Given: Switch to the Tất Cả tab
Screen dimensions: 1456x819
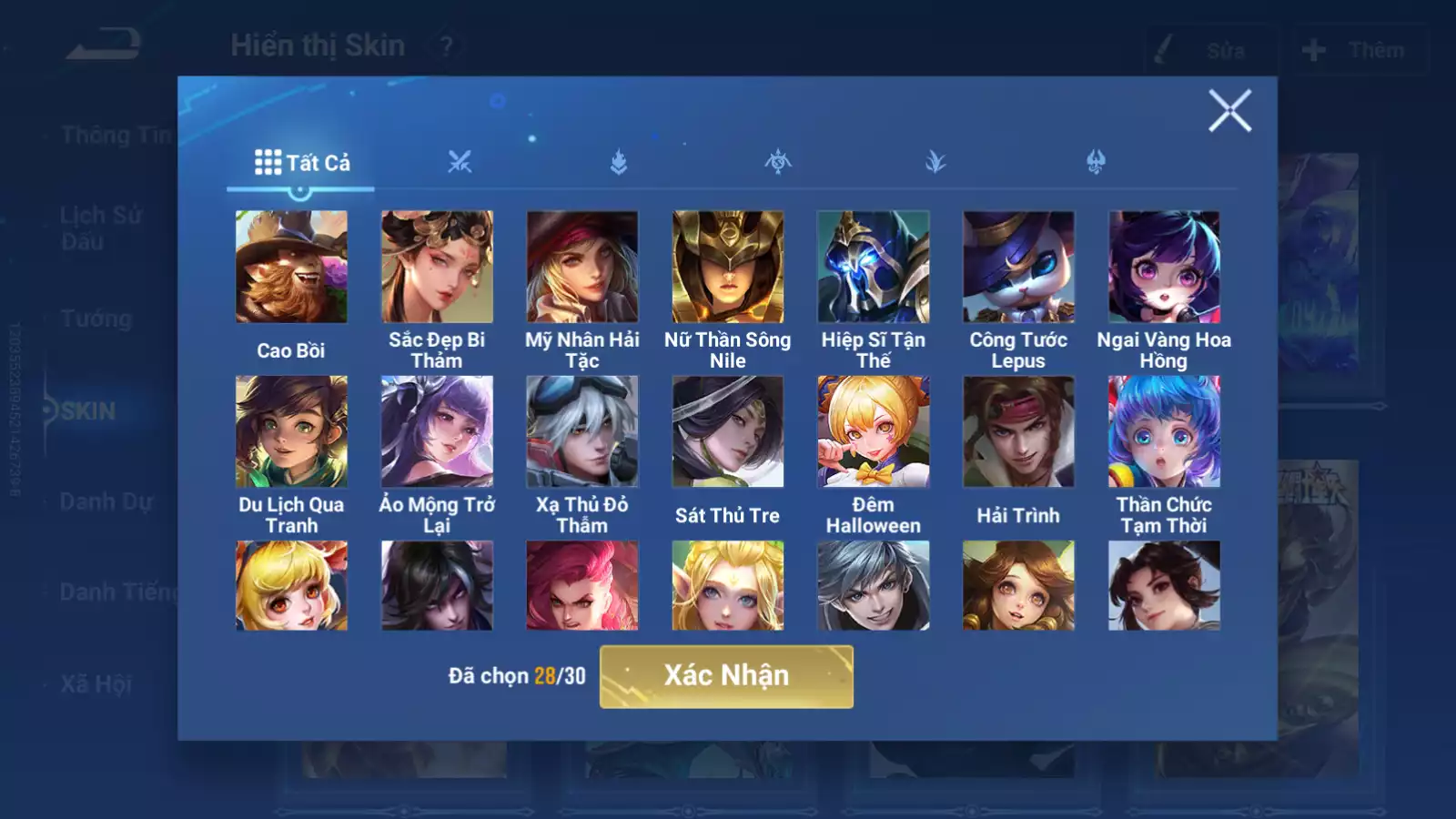Looking at the screenshot, I should pos(302,163).
